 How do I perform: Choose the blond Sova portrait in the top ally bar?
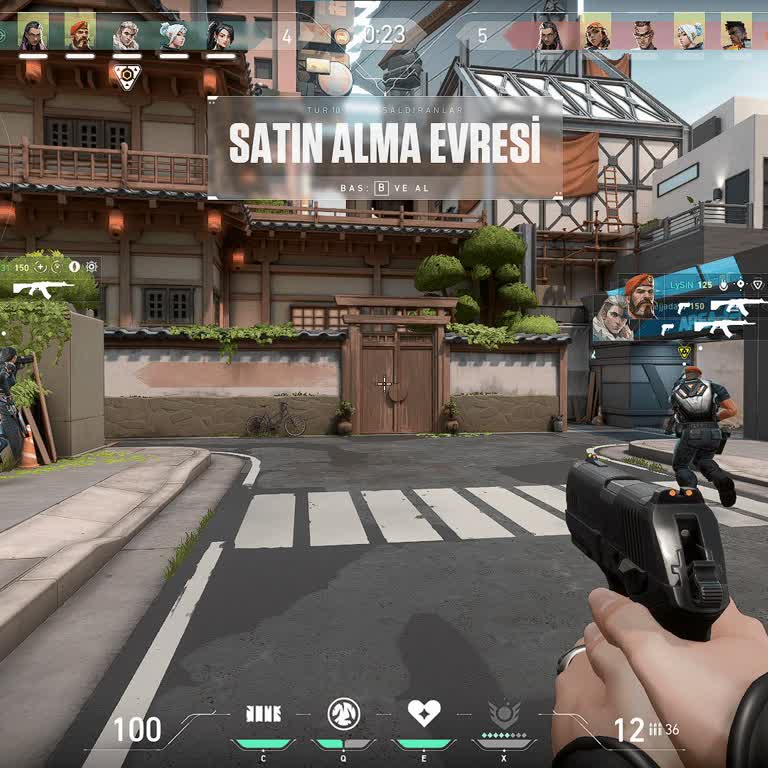[127, 35]
